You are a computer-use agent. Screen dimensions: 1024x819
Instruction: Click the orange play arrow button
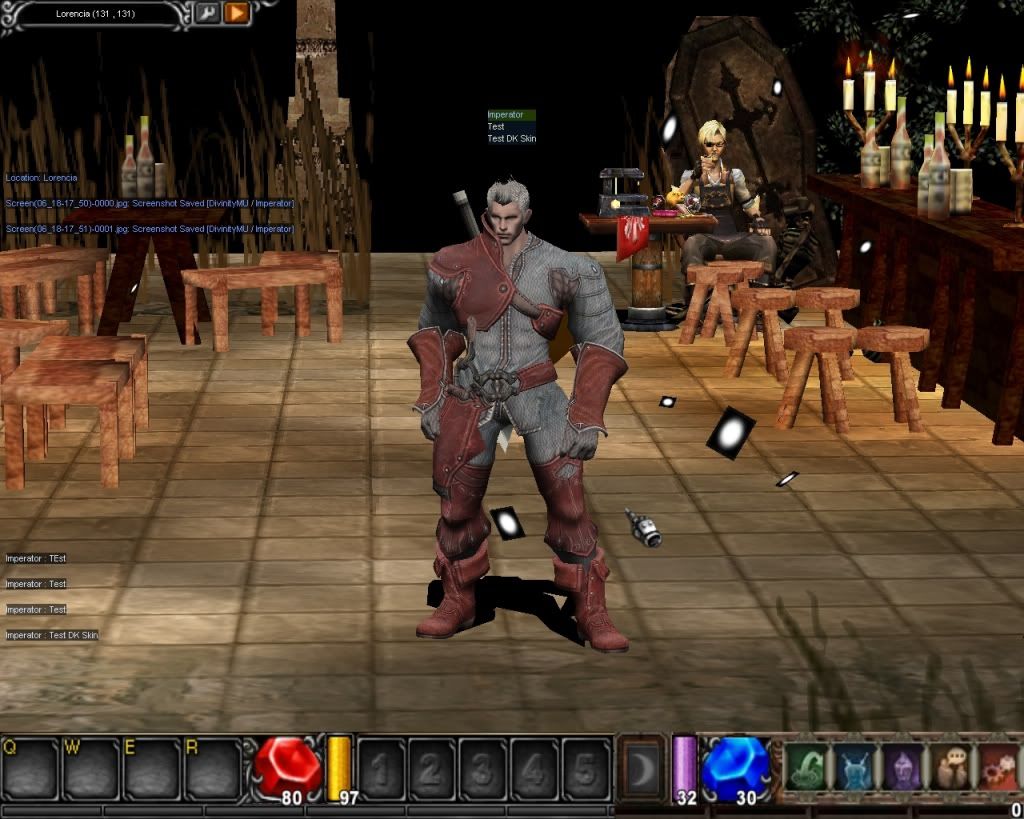tap(237, 13)
